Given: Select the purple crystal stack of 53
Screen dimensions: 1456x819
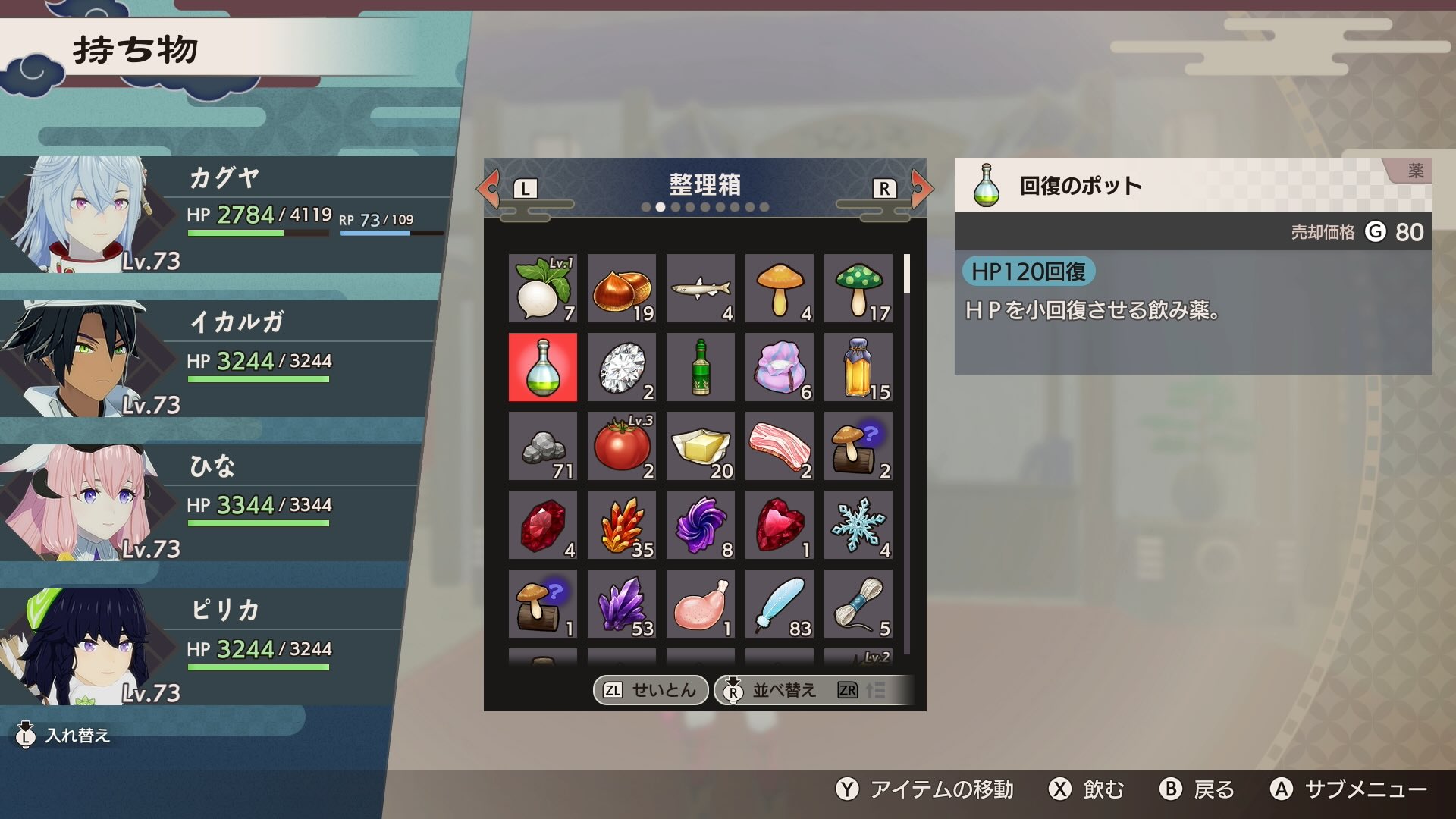Looking at the screenshot, I should 621,604.
